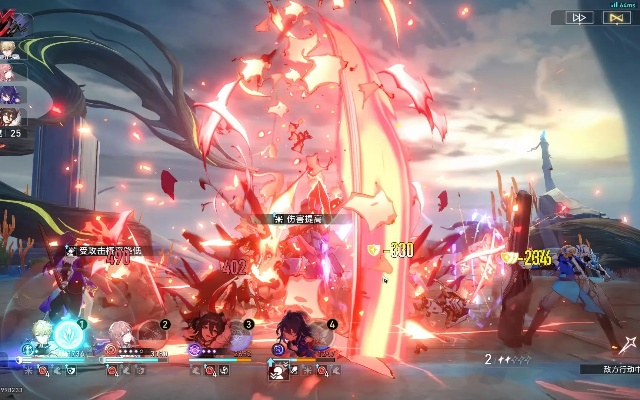Click the pink-haired portrait in the turn order list

[x=11, y=73]
